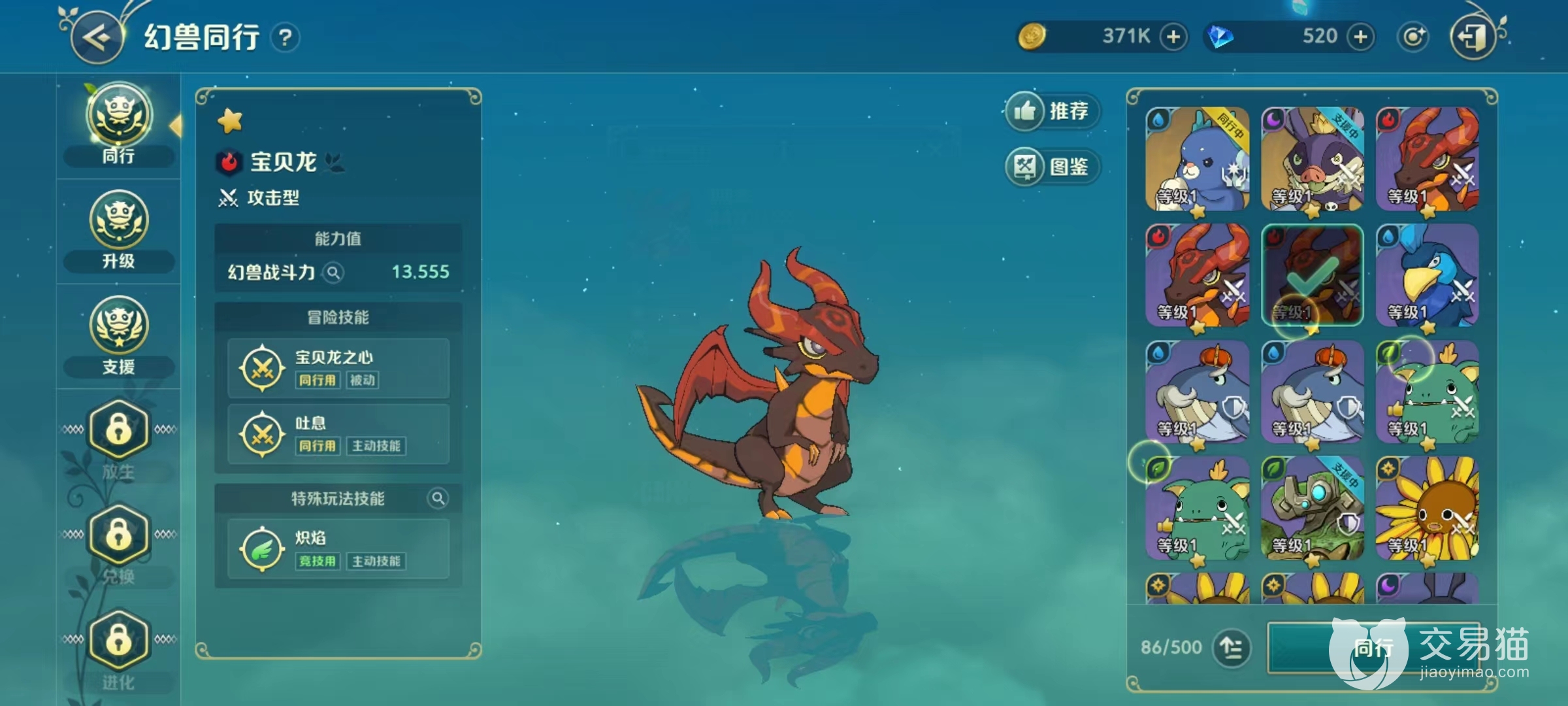Go back using the arrow button

(x=98, y=38)
